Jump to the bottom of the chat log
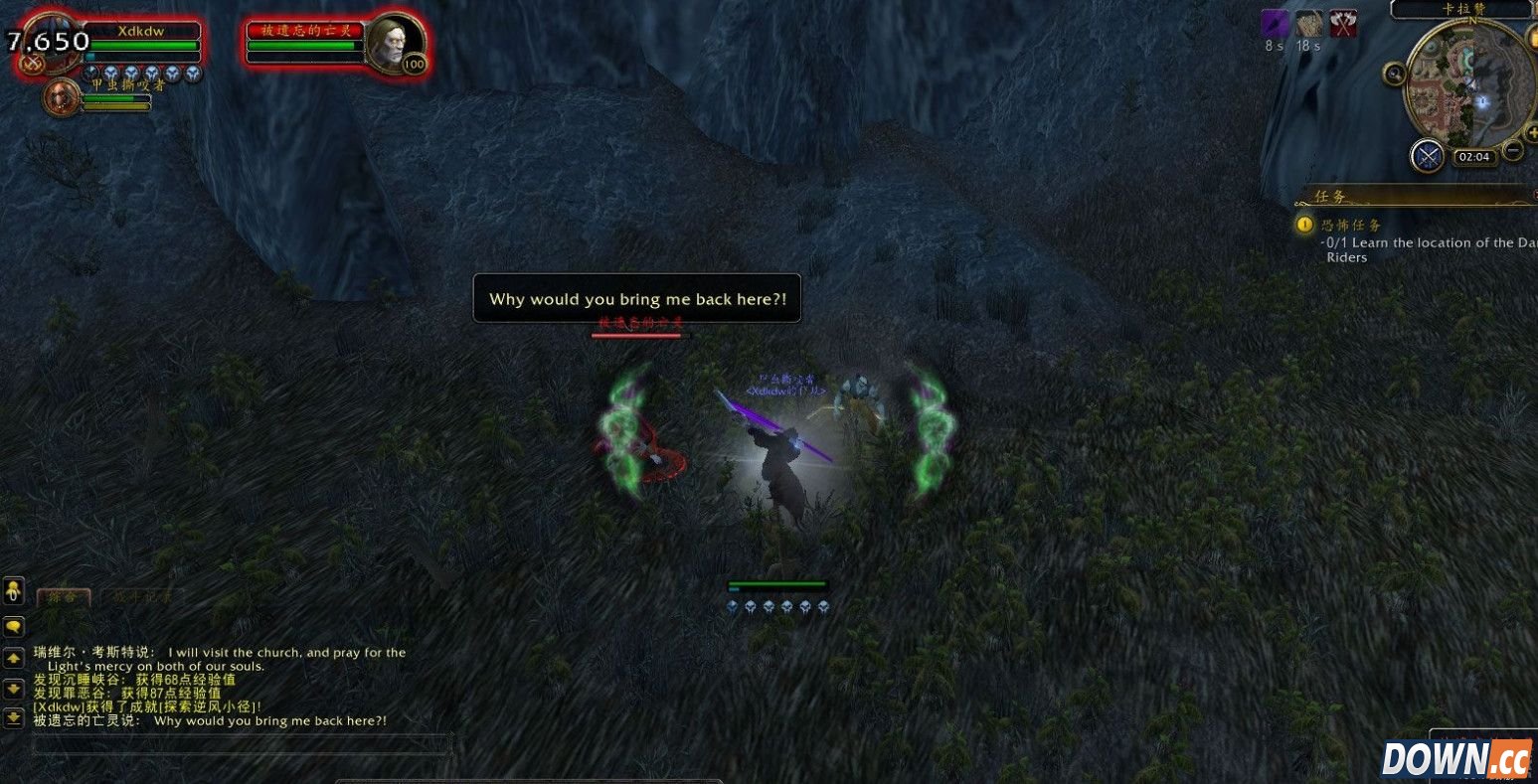Image resolution: width=1538 pixels, height=784 pixels. click(x=14, y=716)
